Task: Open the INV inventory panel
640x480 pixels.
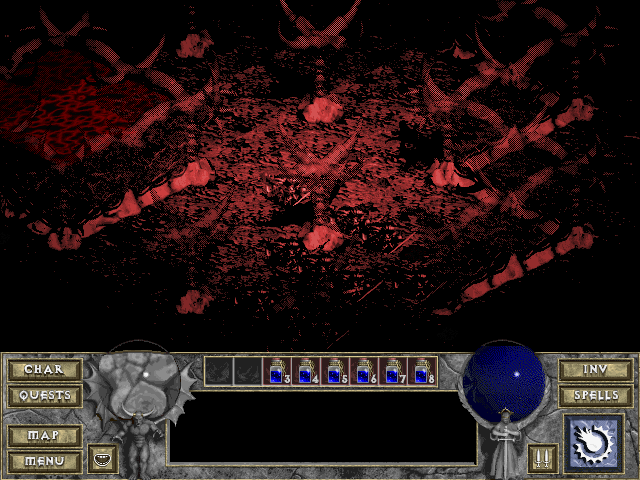Action: 595,370
